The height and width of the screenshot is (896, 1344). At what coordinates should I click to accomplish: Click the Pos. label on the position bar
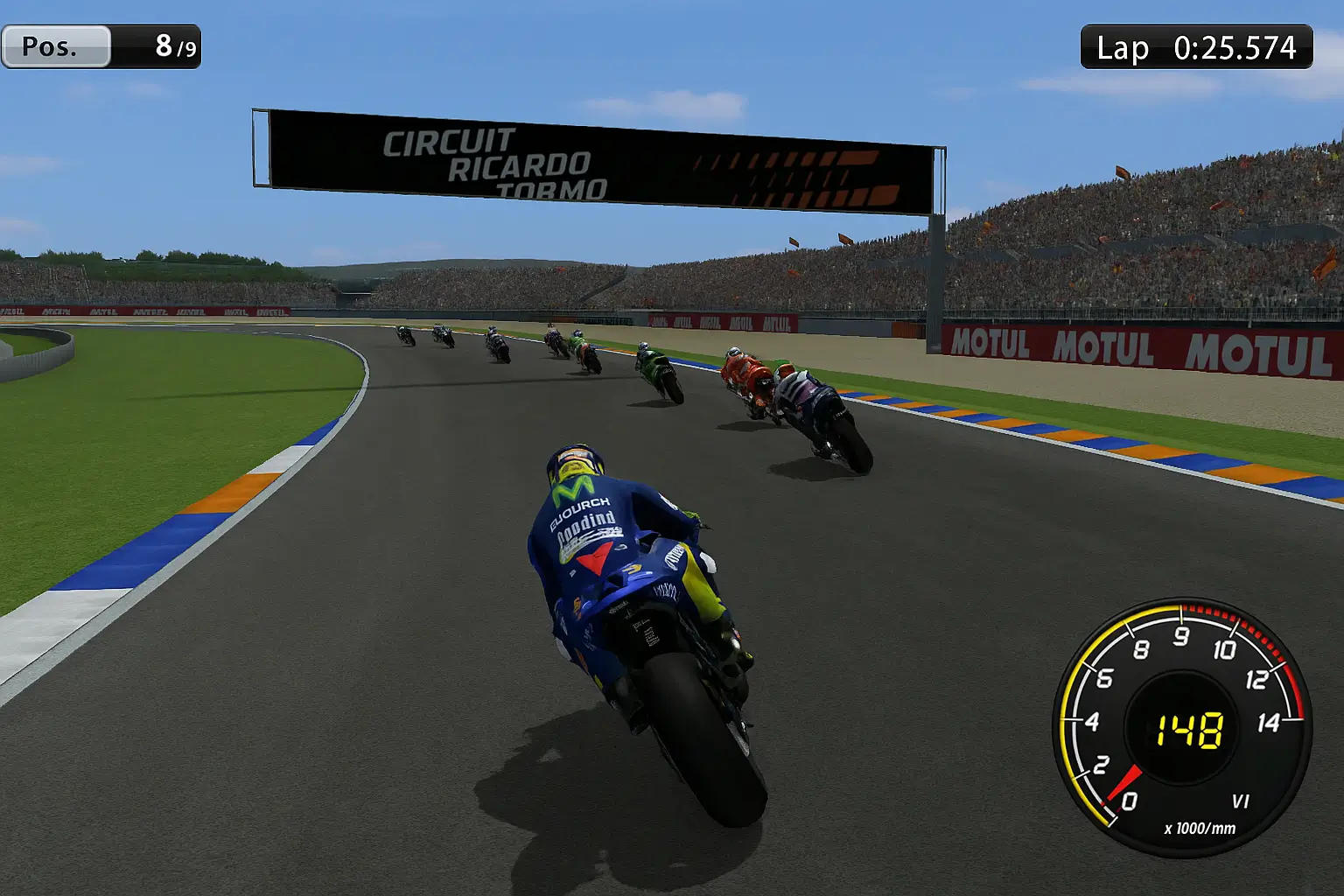coord(52,47)
